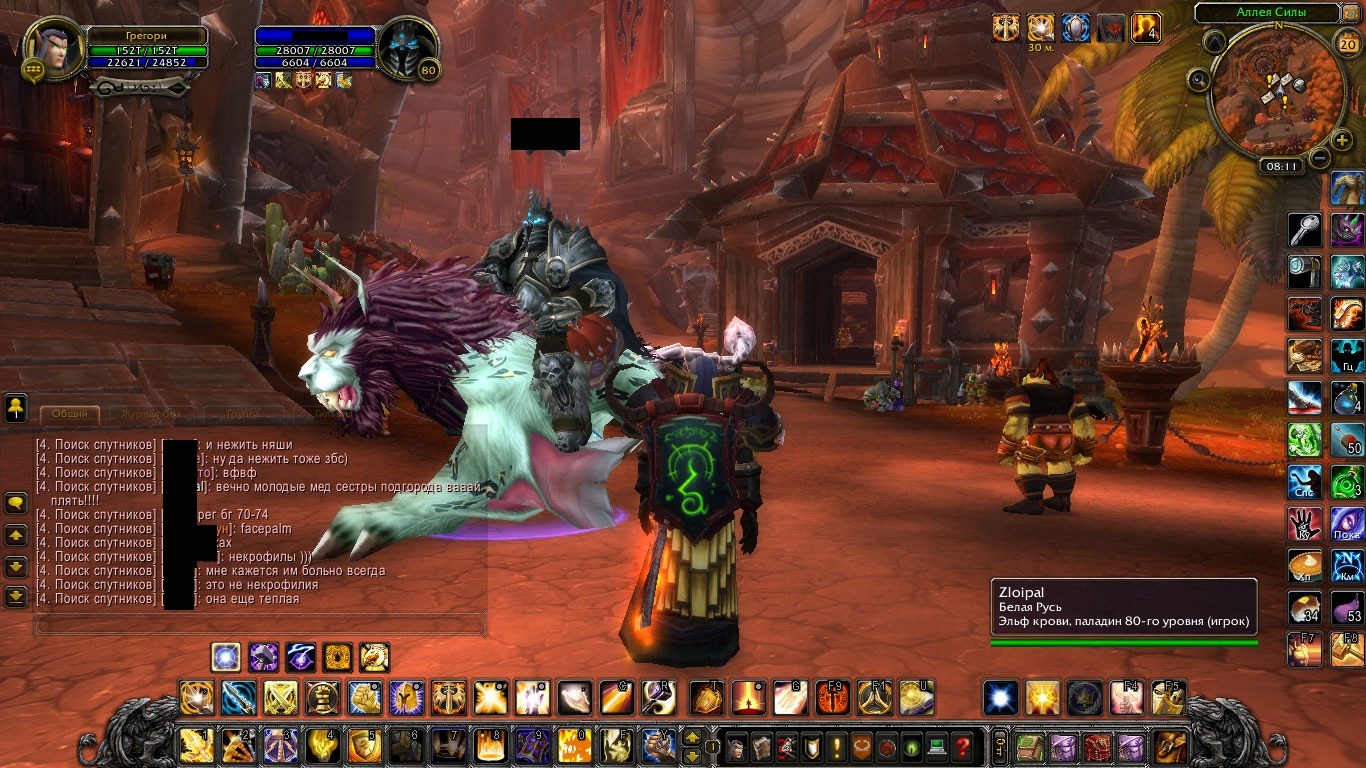Switch to the Общий chat tab
1366x768 pixels.
click(70, 414)
